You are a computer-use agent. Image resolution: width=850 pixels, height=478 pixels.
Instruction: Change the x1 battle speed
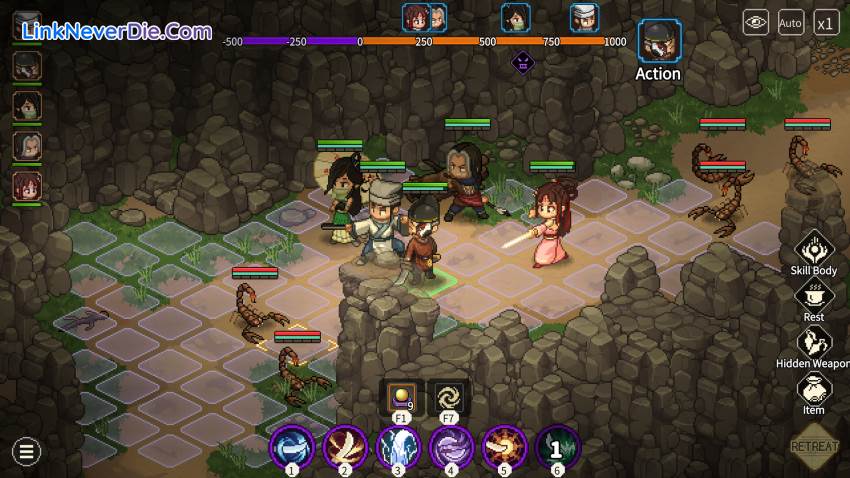[x=826, y=22]
